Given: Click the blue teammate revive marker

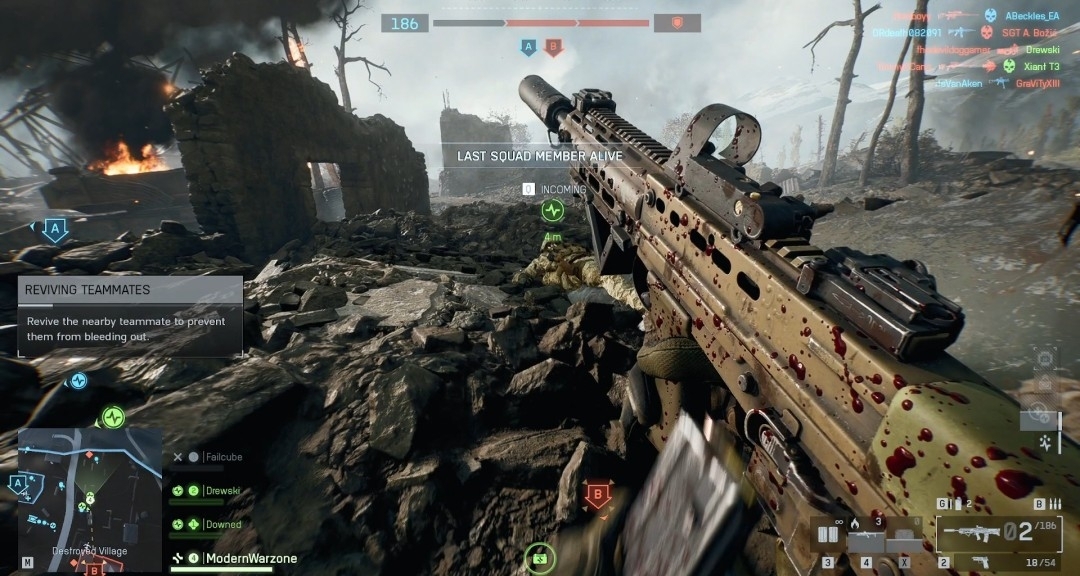Looking at the screenshot, I should coord(78,380).
